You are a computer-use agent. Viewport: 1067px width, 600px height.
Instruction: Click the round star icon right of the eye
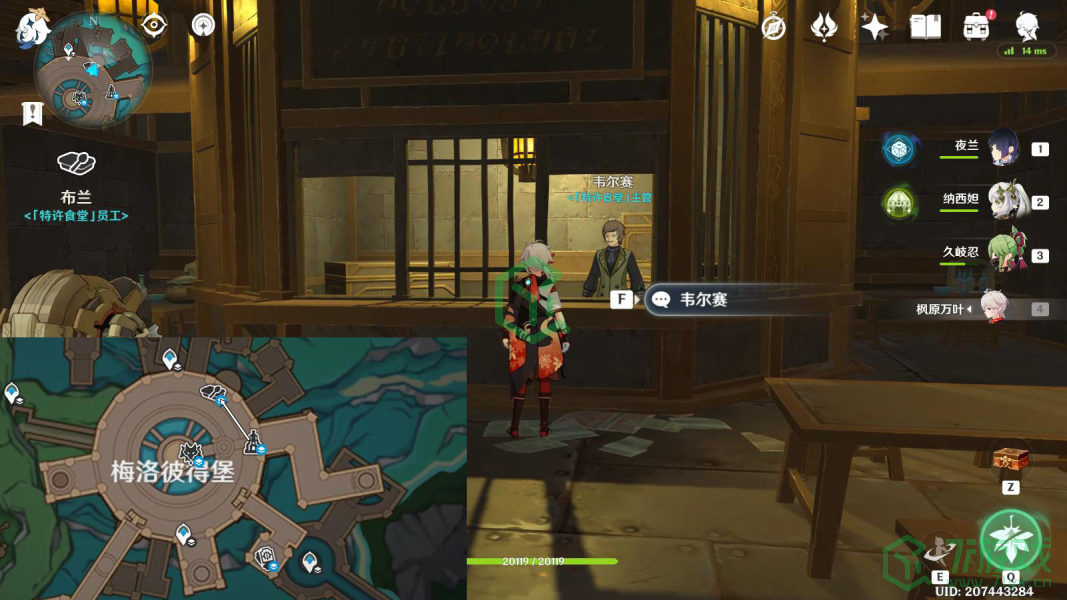(x=203, y=25)
